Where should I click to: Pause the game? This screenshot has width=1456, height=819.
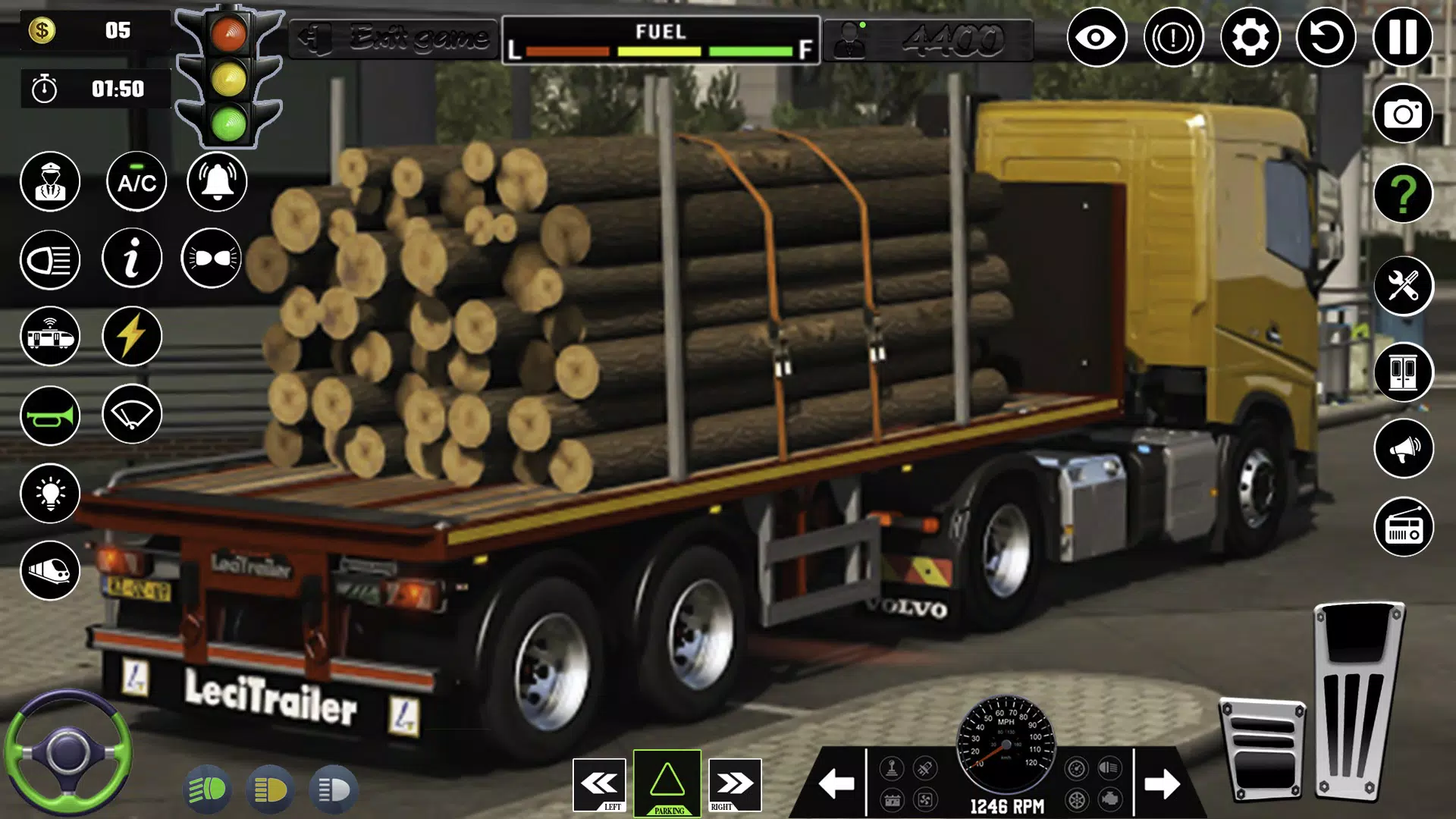(1402, 37)
